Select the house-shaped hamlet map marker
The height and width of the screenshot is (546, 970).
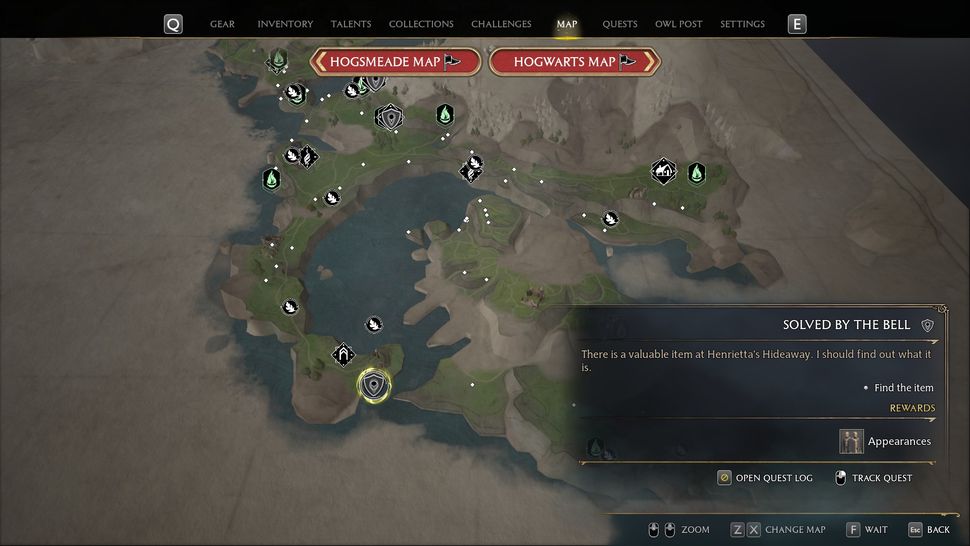tap(663, 171)
